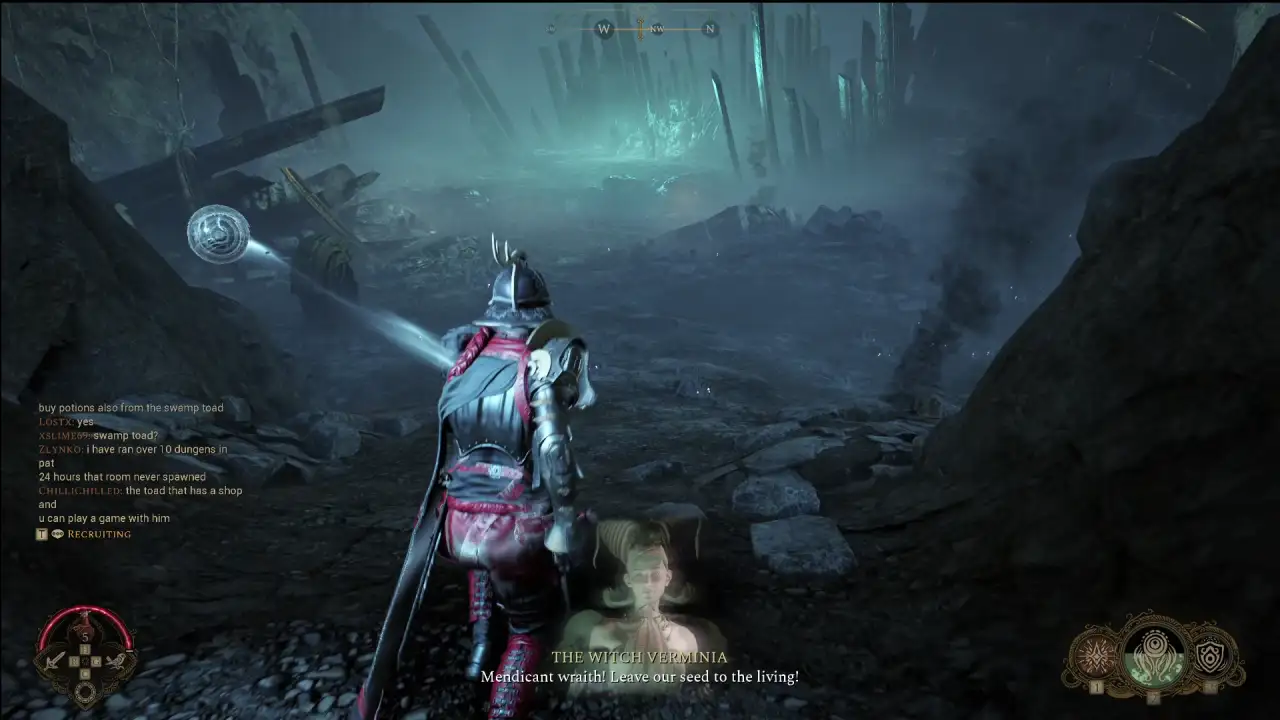
Task: Select the sword weapon icon
Action: coord(54,660)
